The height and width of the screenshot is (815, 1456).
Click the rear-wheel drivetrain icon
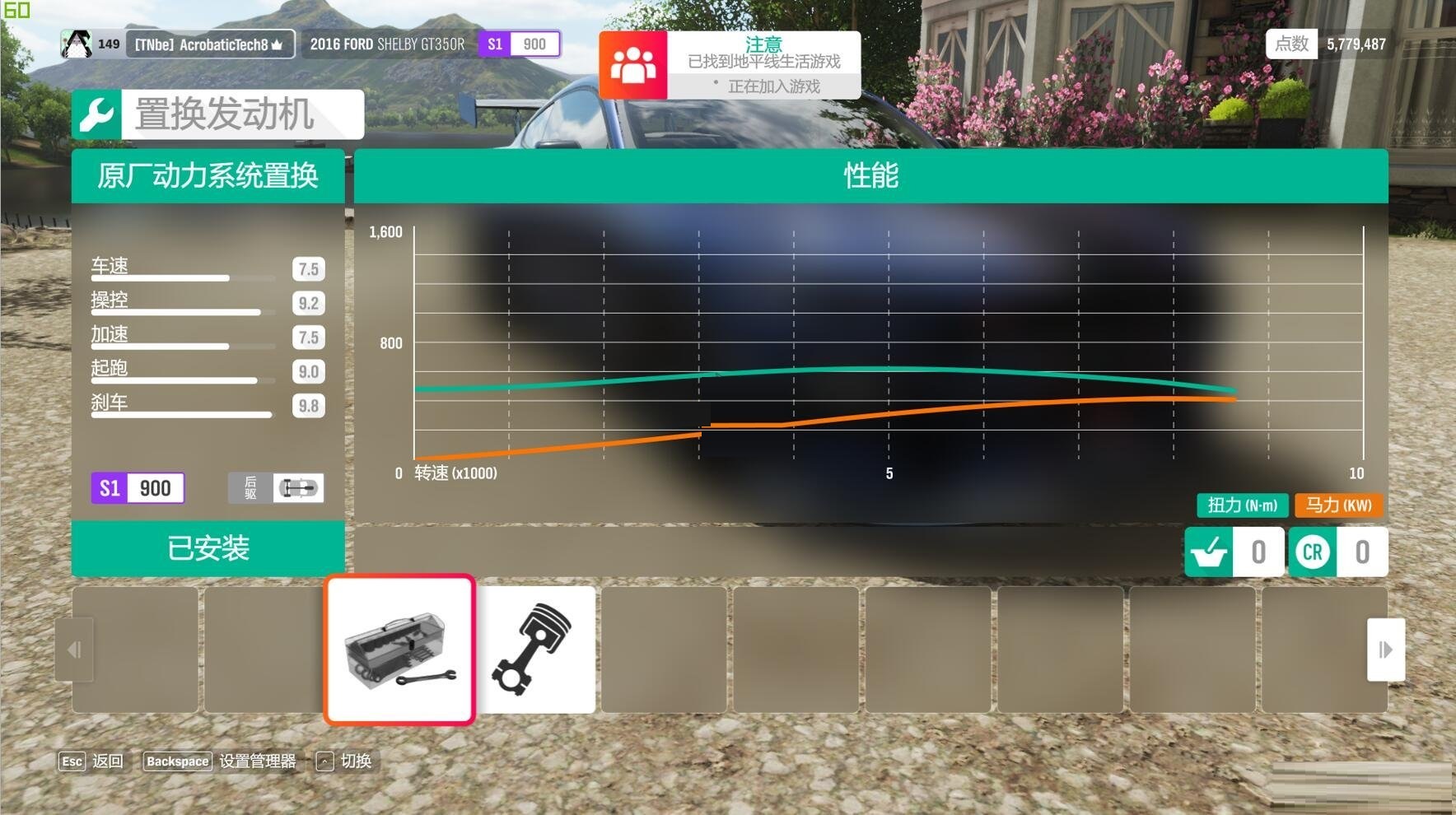[x=297, y=488]
